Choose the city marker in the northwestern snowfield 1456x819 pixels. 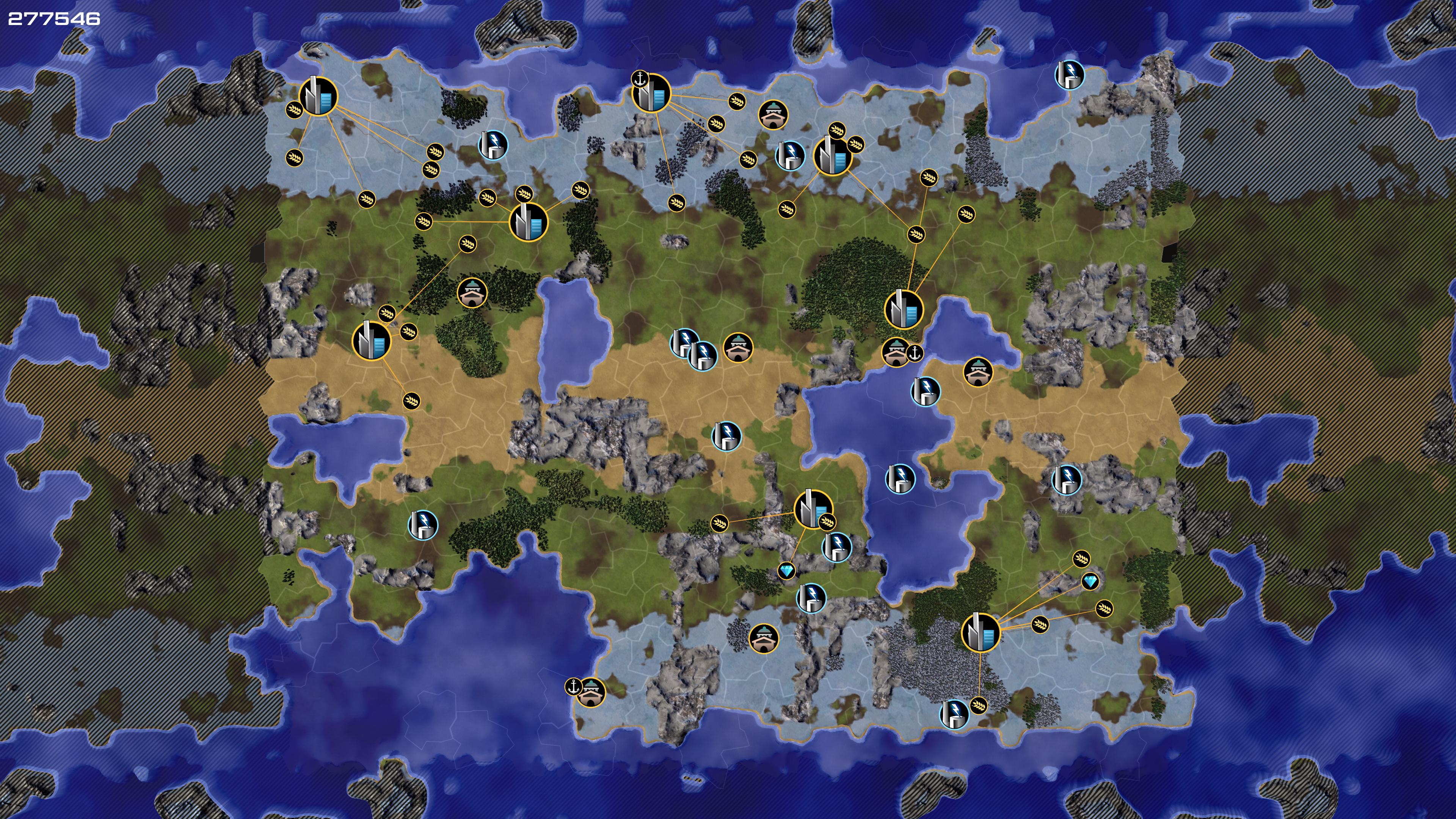tap(318, 97)
